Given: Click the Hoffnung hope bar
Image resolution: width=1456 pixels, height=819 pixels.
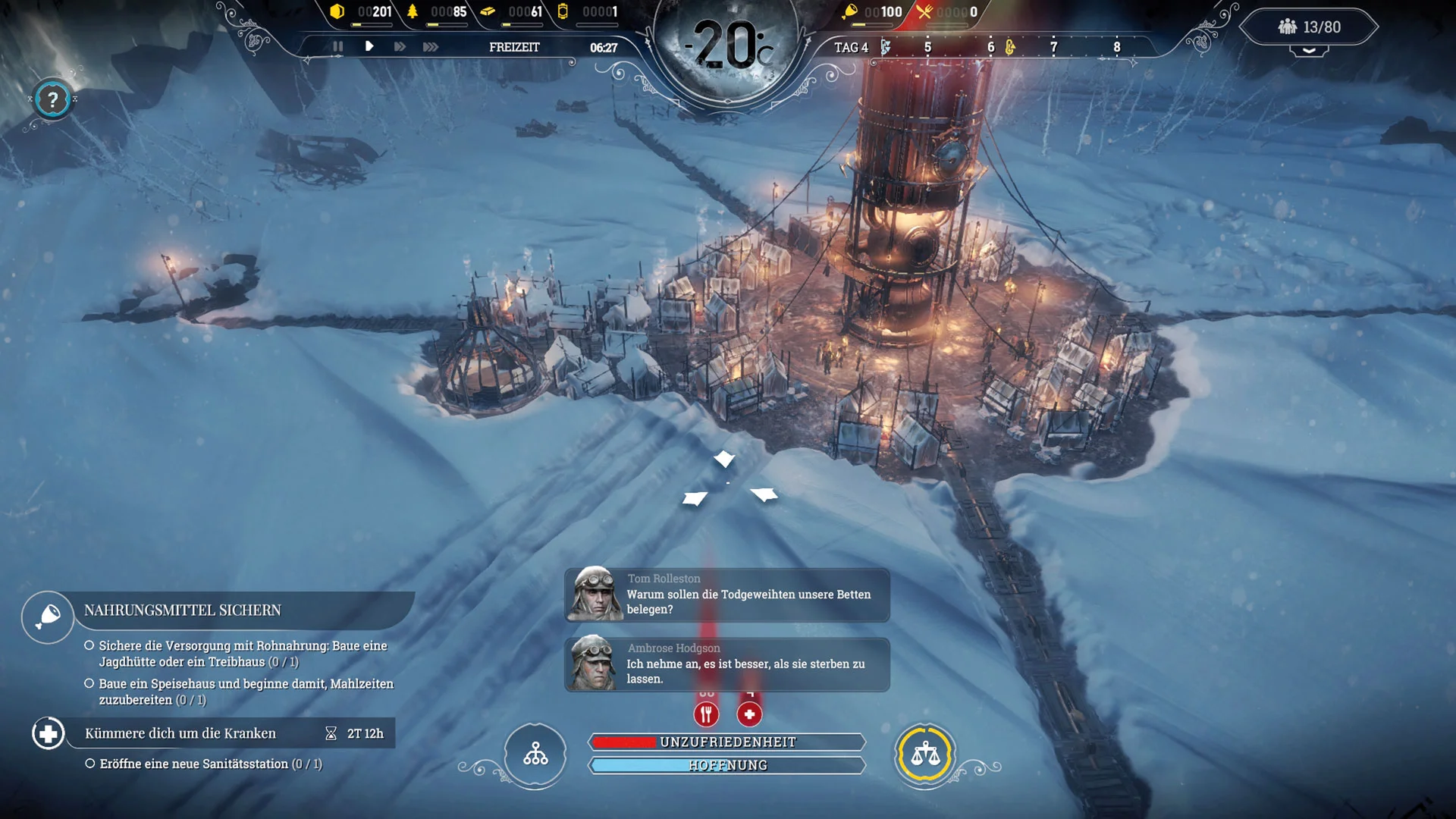Looking at the screenshot, I should pyautogui.click(x=727, y=765).
